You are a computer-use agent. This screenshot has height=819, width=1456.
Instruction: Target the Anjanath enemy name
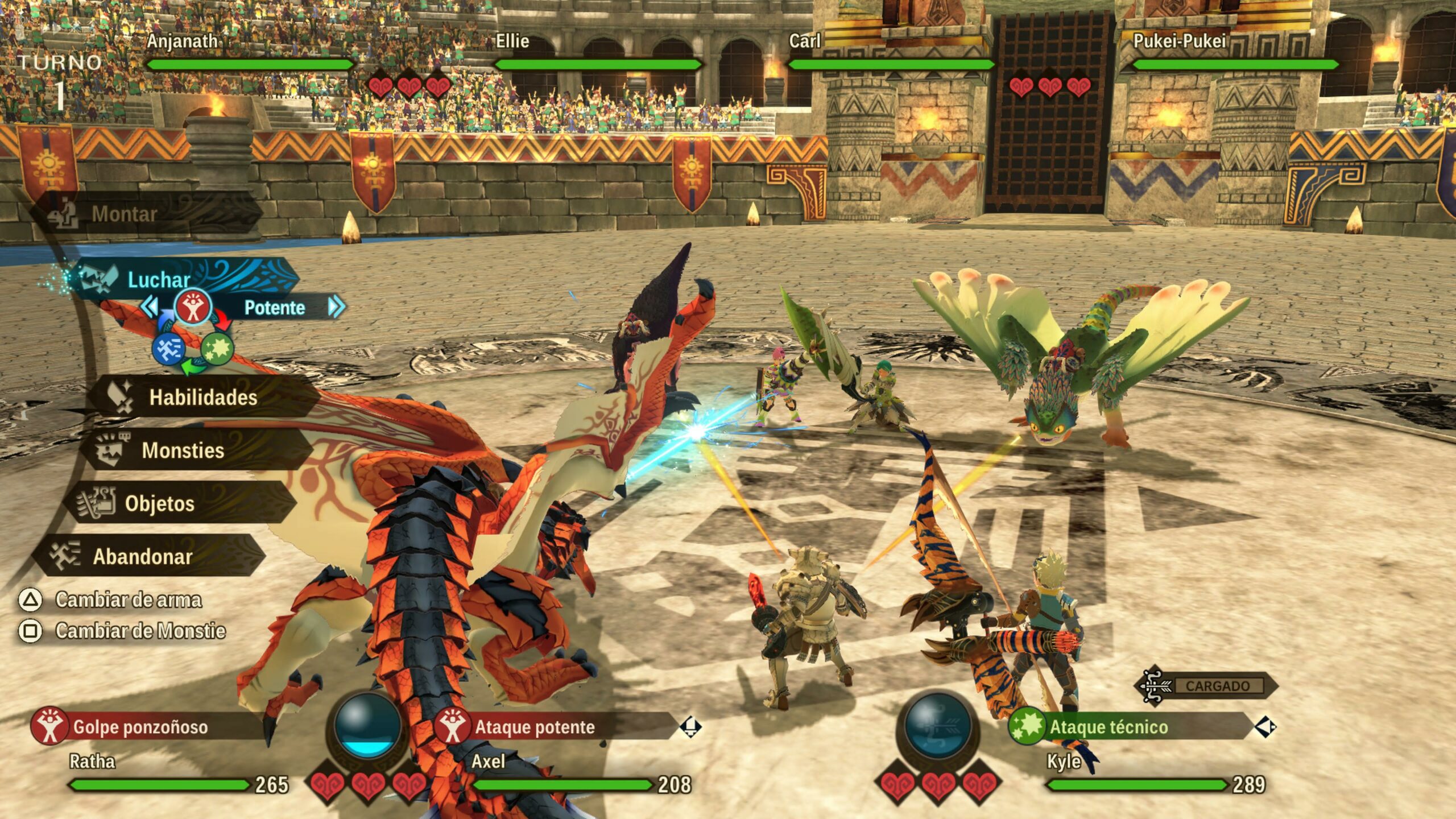point(182,41)
